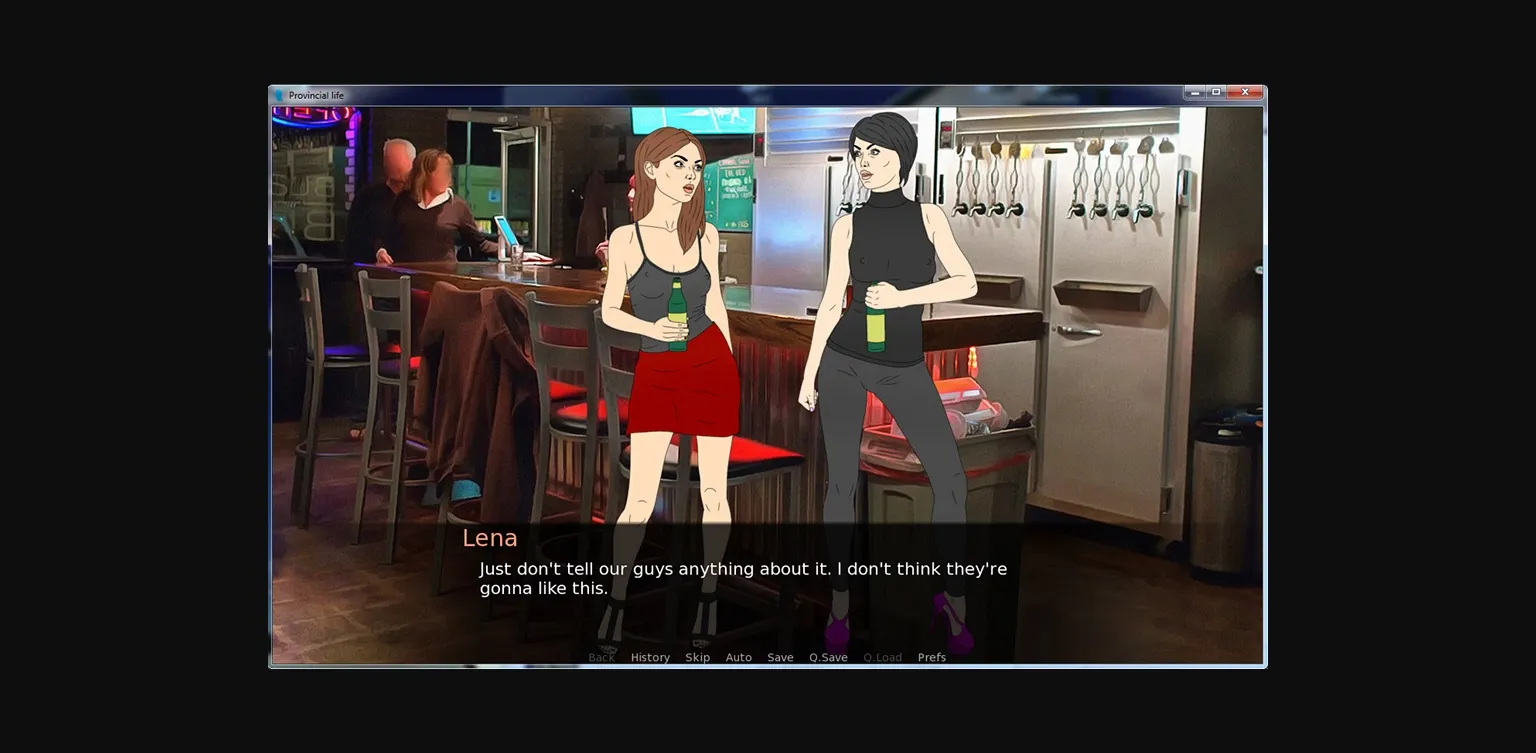Close the Provincial life window
This screenshot has width=1536, height=753.
pos(1243,91)
